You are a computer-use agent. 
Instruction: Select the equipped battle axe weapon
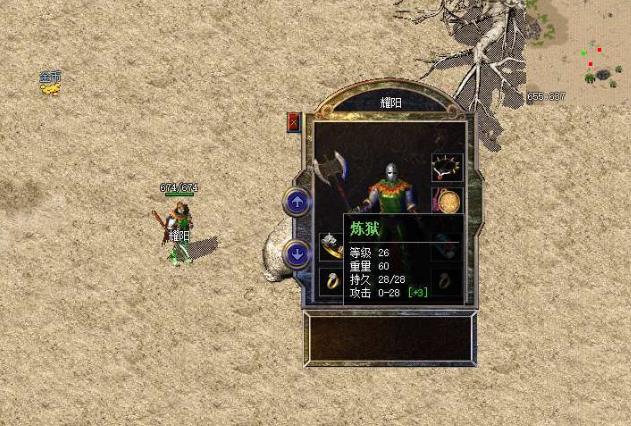pos(331,173)
